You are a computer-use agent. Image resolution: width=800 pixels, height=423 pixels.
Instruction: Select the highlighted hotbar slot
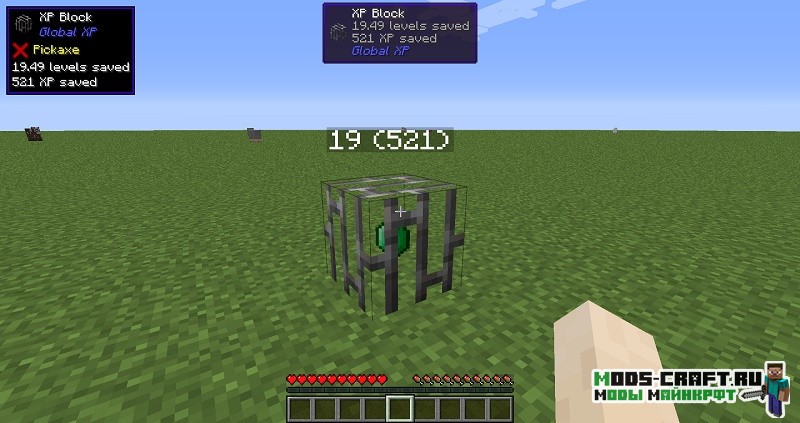(400, 408)
